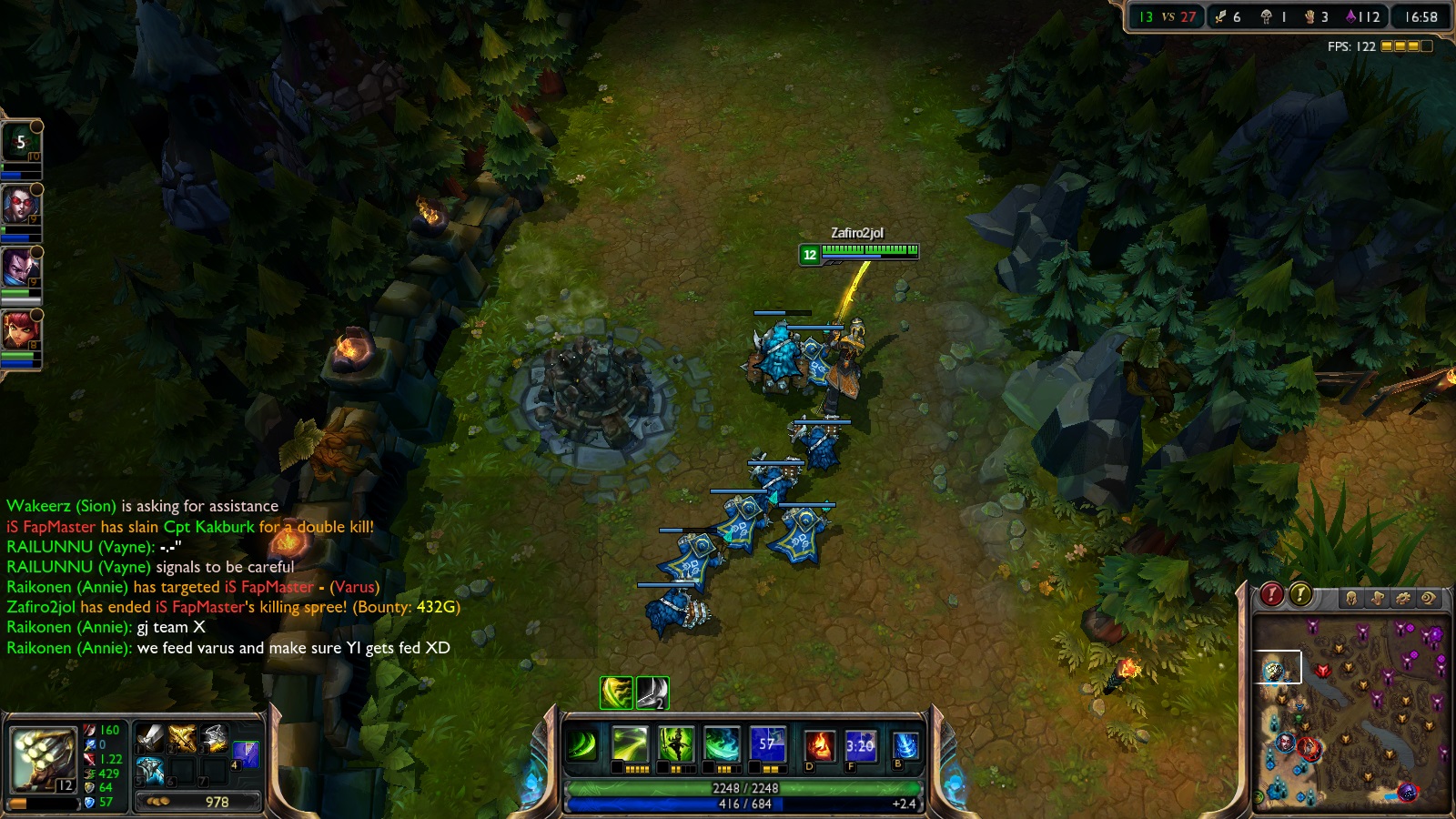The height and width of the screenshot is (819, 1456).
Task: Select the red-haired Annie teammate portrait
Action: point(20,329)
